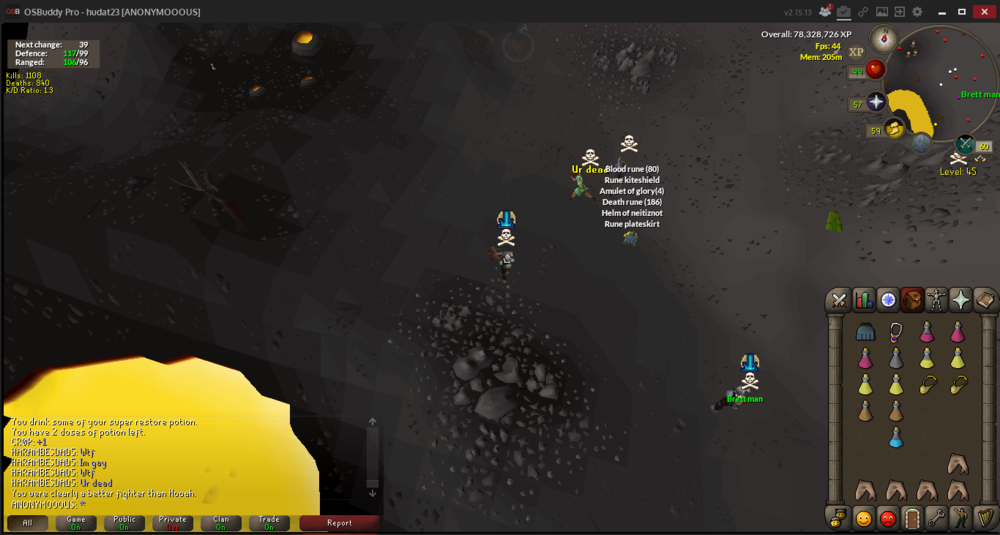This screenshot has height=535, width=1000.
Task: Click the compass to face north
Action: pos(884,39)
